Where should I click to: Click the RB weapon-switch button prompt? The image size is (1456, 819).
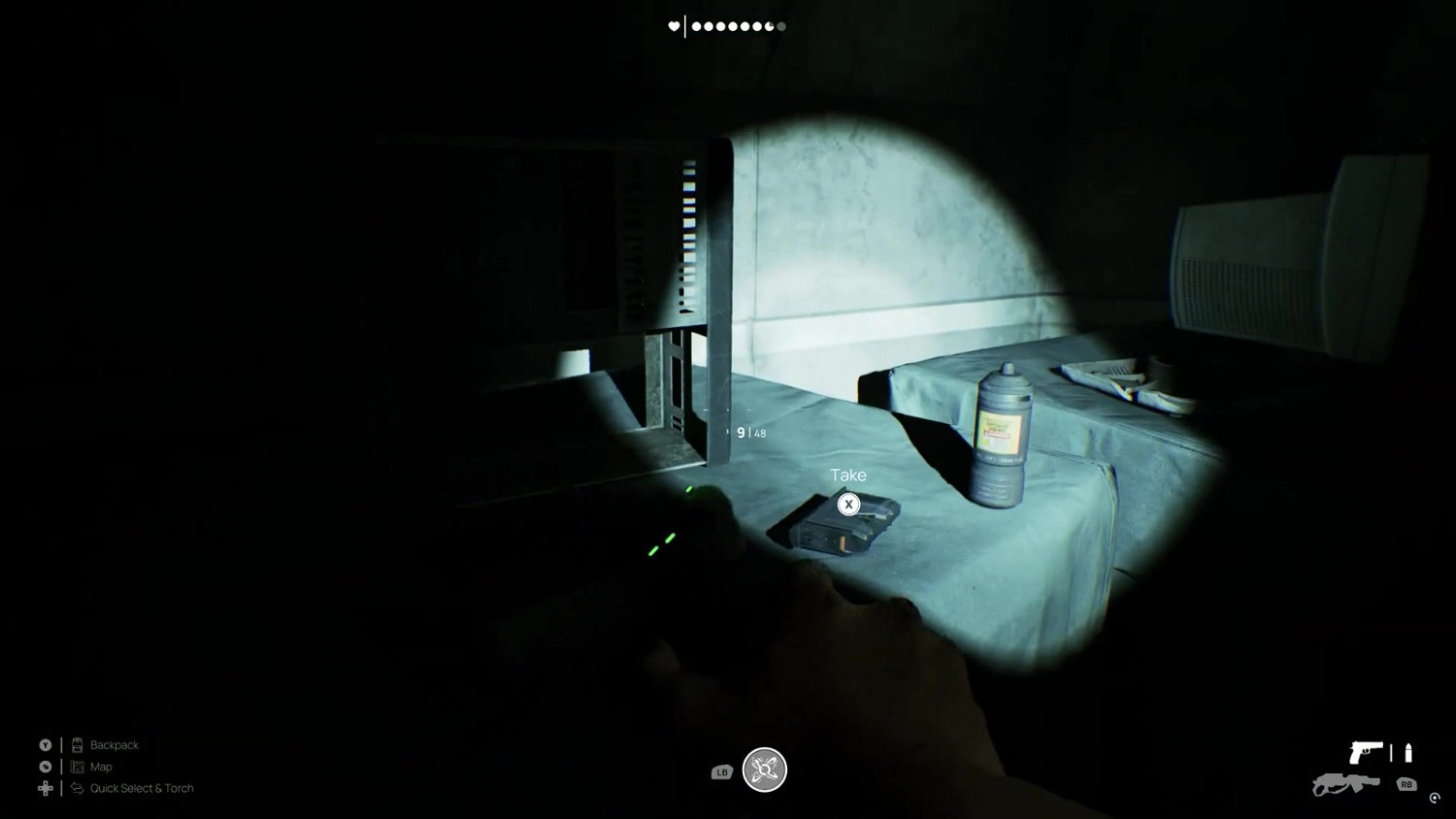click(1406, 786)
